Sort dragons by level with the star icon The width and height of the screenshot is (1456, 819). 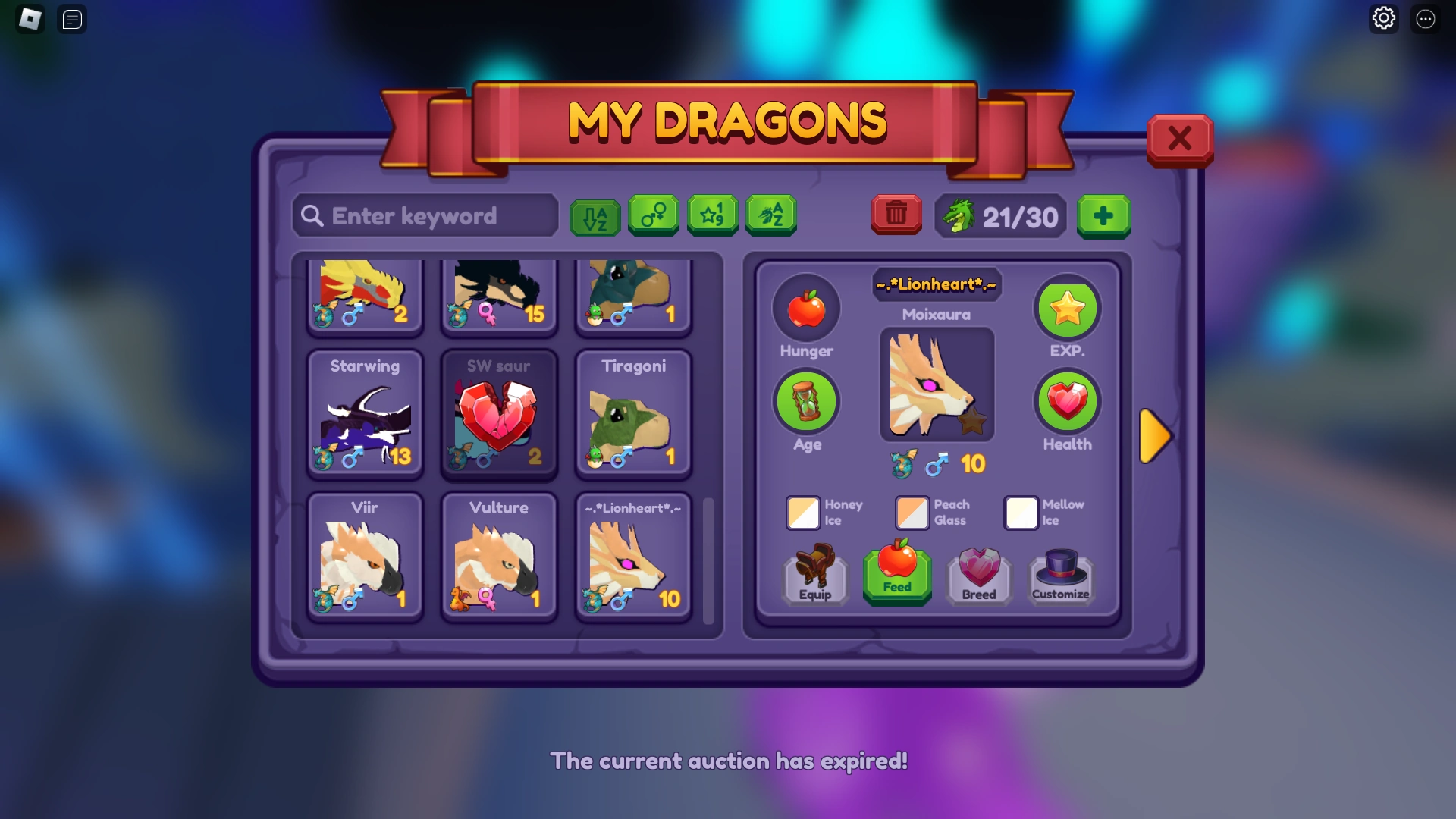coord(712,216)
